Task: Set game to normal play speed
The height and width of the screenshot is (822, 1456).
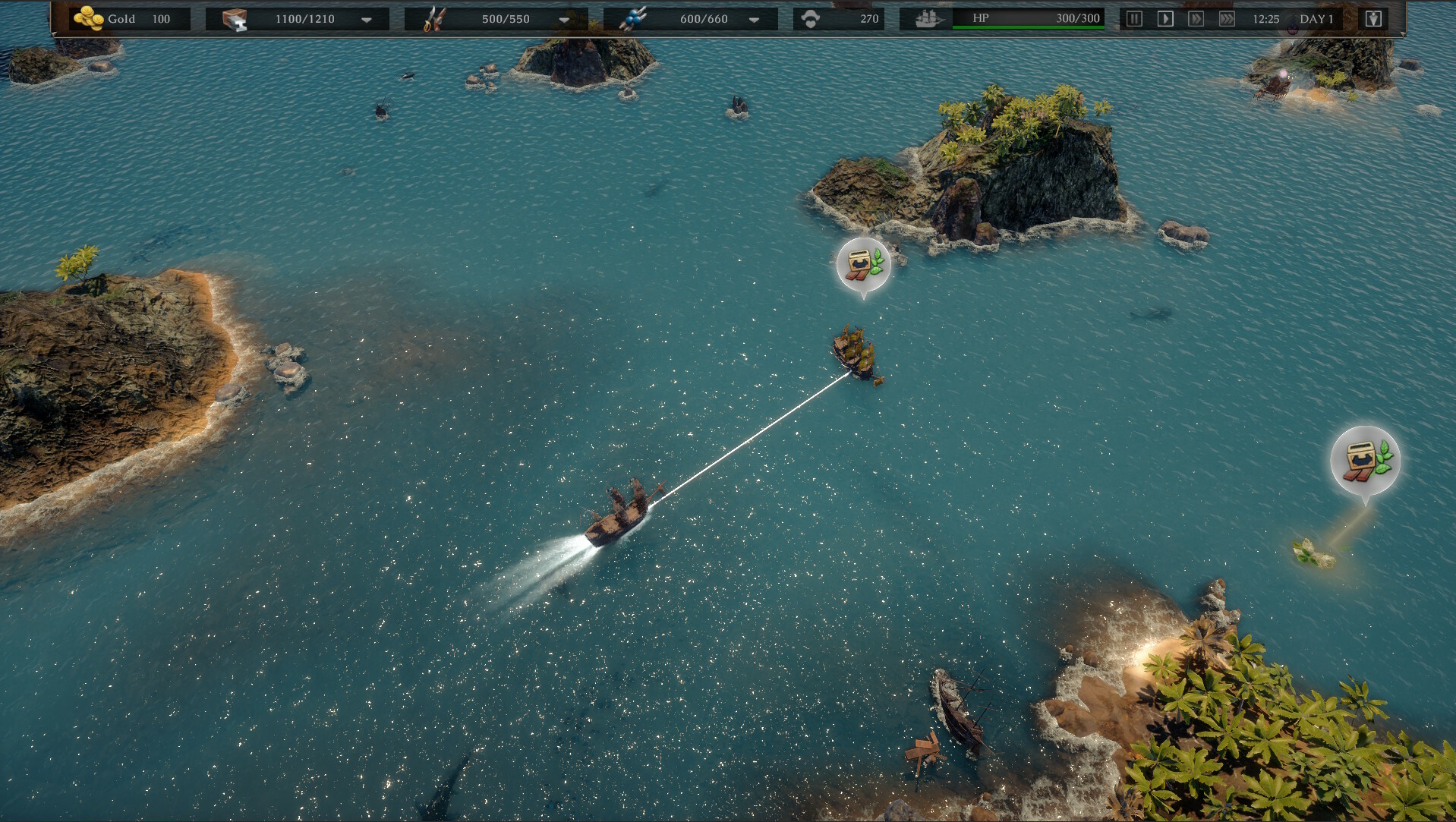Action: (x=1165, y=19)
